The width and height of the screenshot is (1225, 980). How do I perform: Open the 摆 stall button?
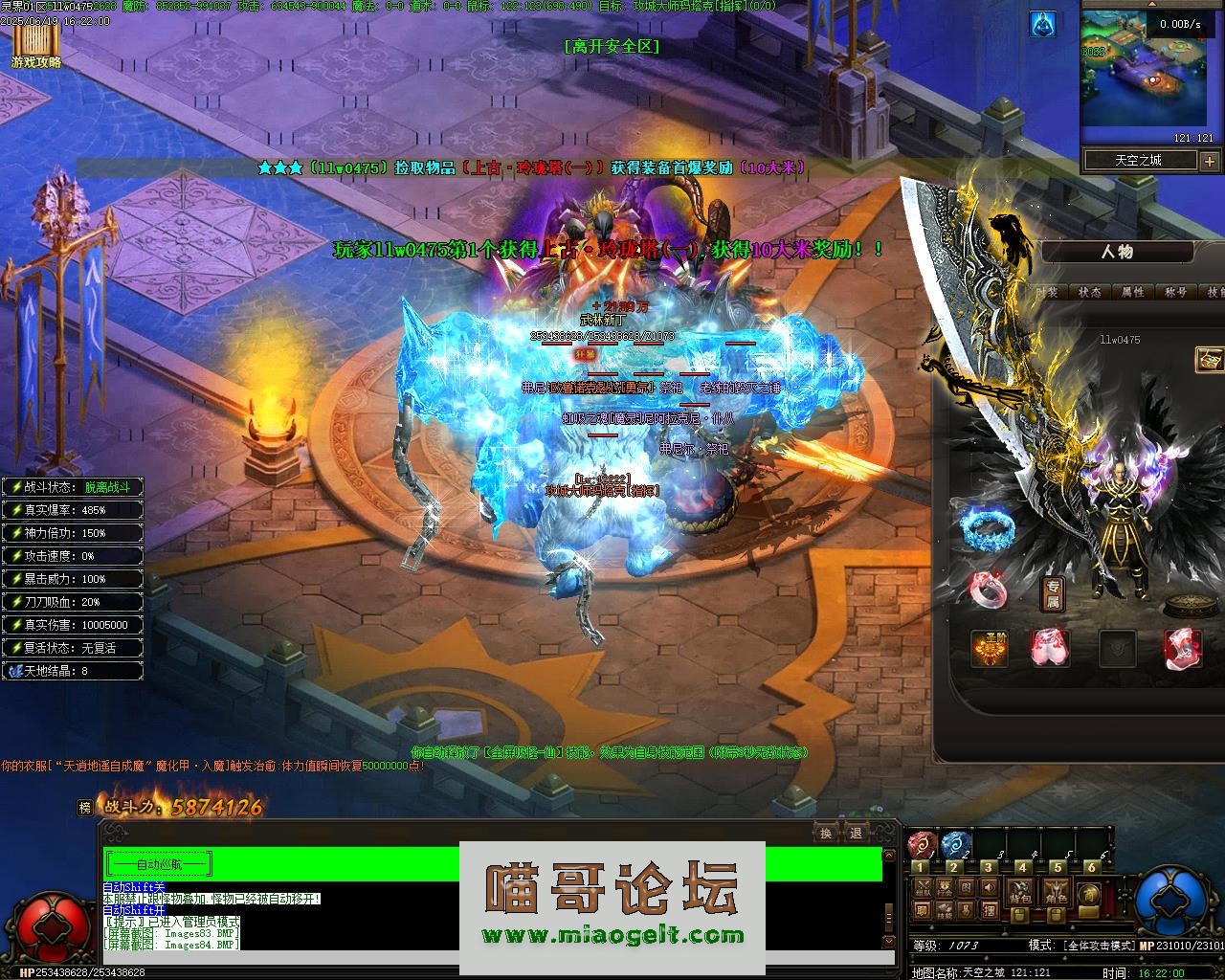988,909
